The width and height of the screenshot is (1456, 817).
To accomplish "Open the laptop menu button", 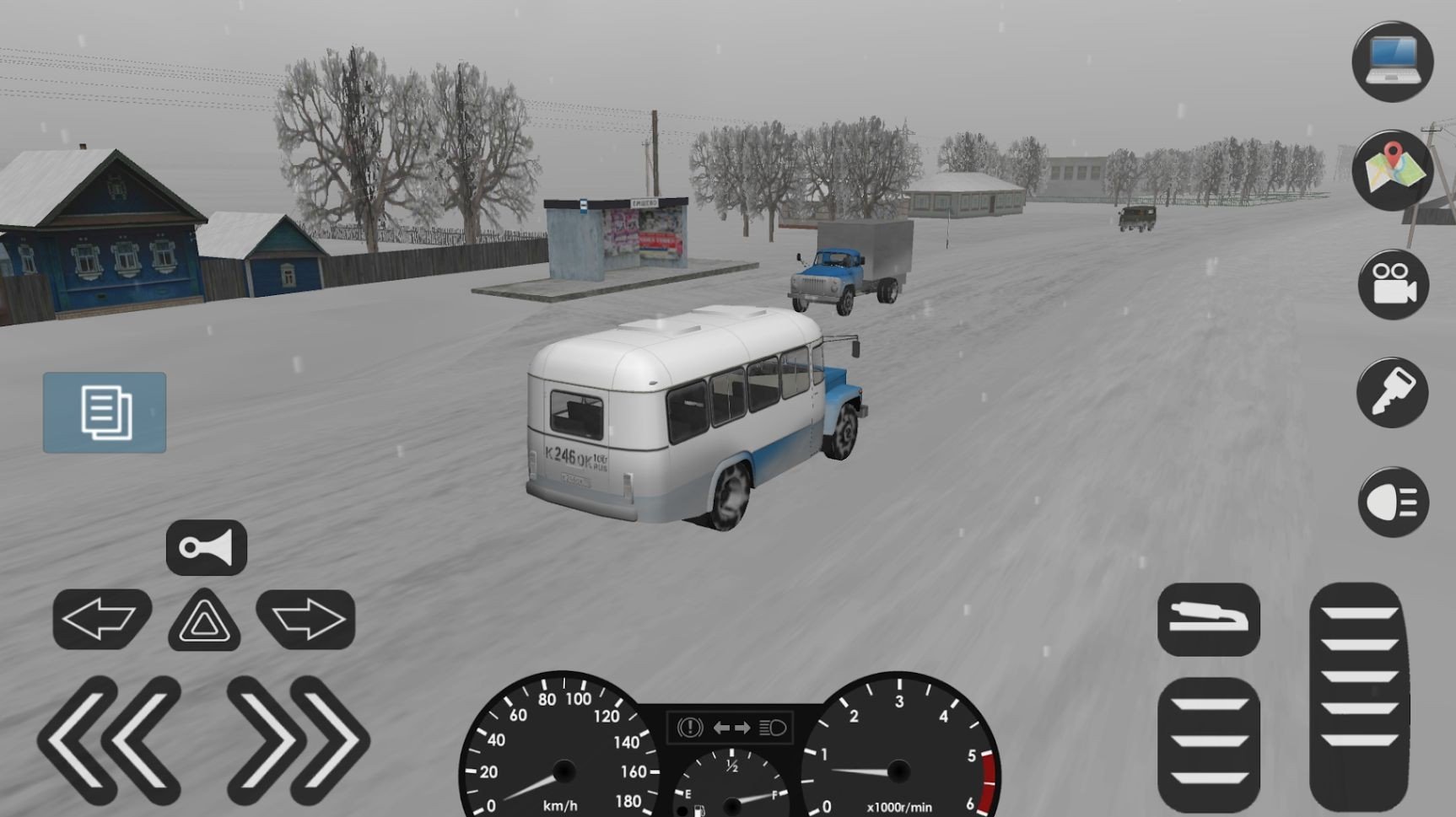I will [1392, 62].
